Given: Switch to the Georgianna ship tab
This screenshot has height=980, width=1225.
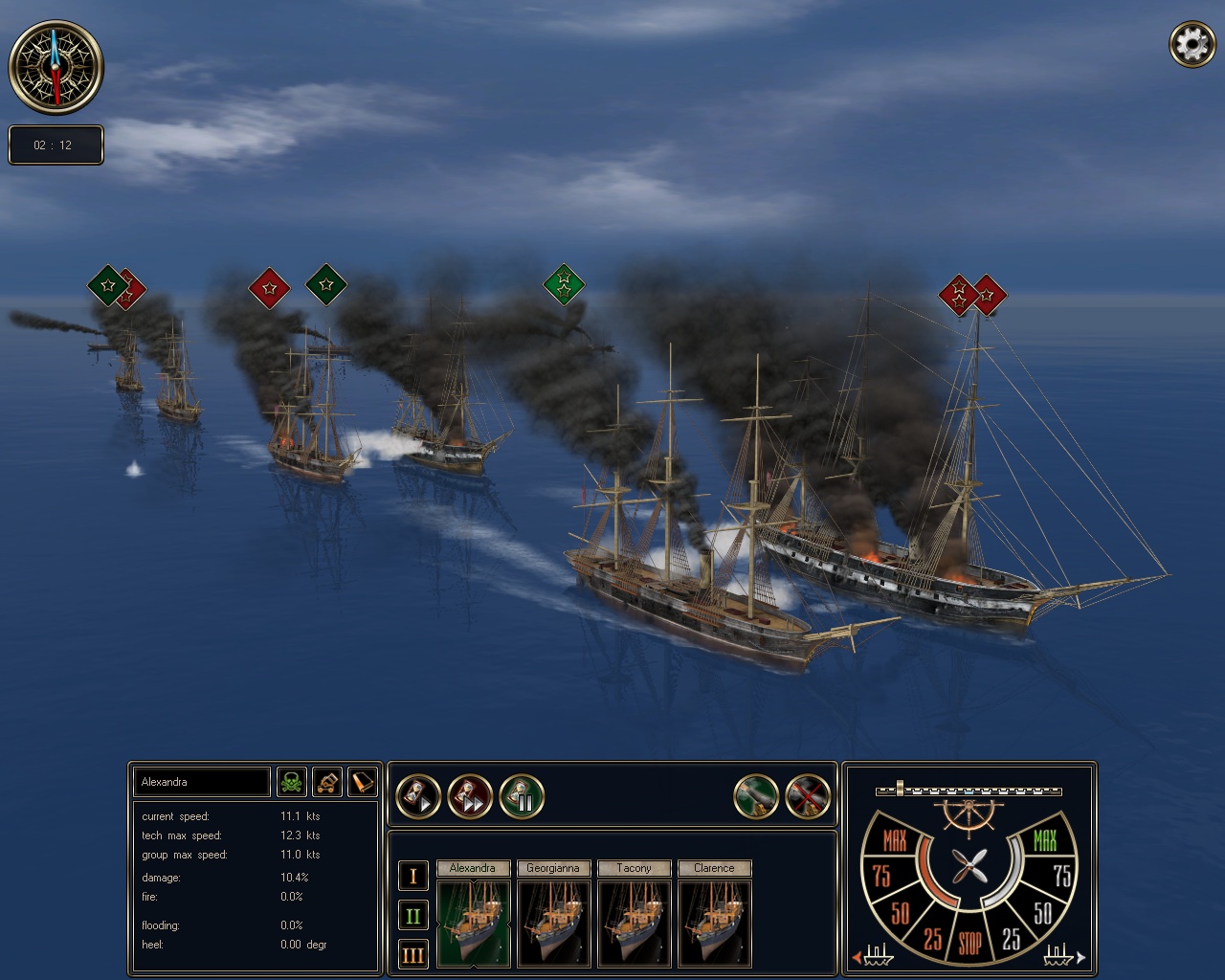Looking at the screenshot, I should (x=553, y=868).
